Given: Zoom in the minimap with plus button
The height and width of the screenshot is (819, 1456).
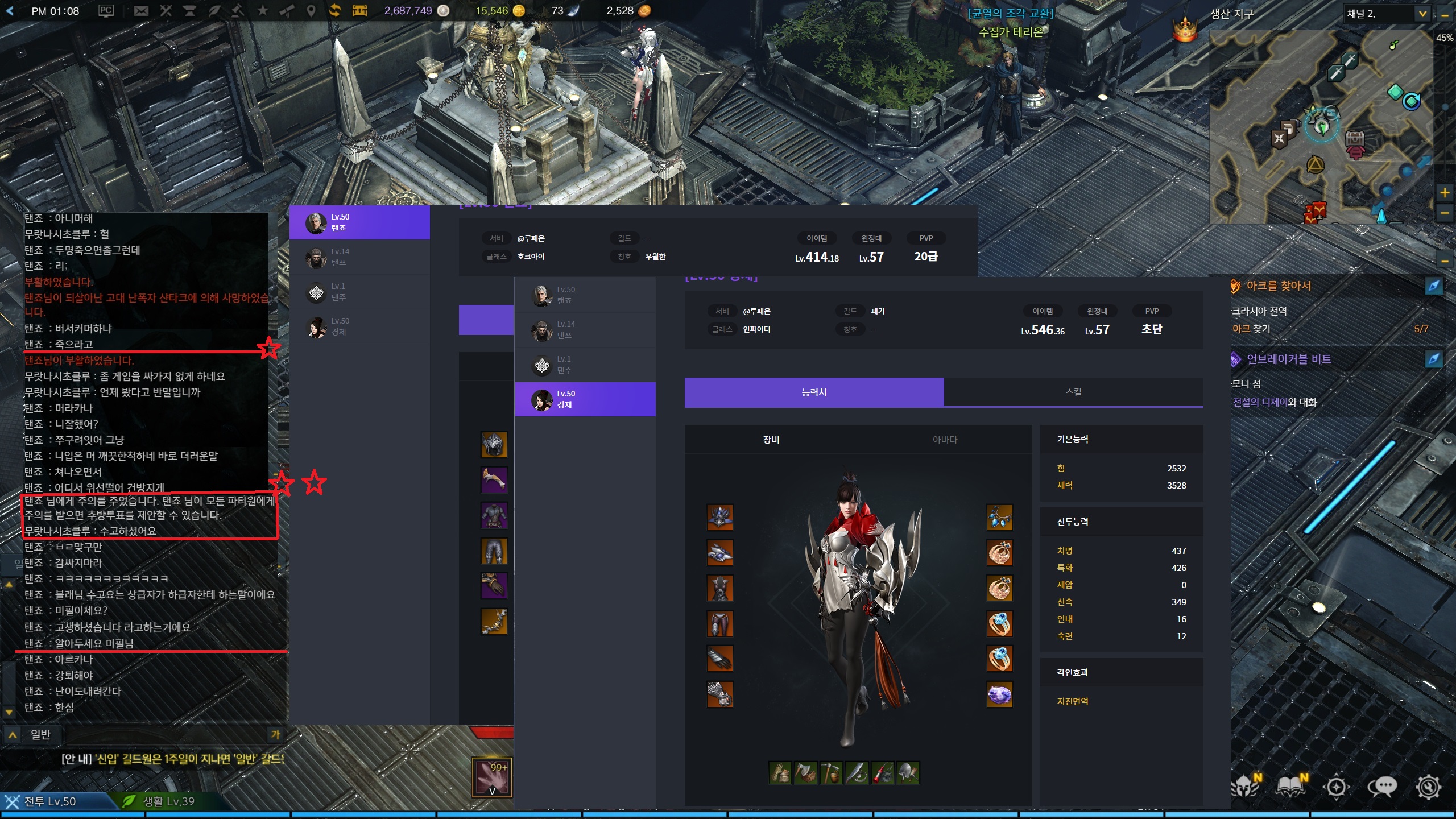Looking at the screenshot, I should [x=1444, y=192].
